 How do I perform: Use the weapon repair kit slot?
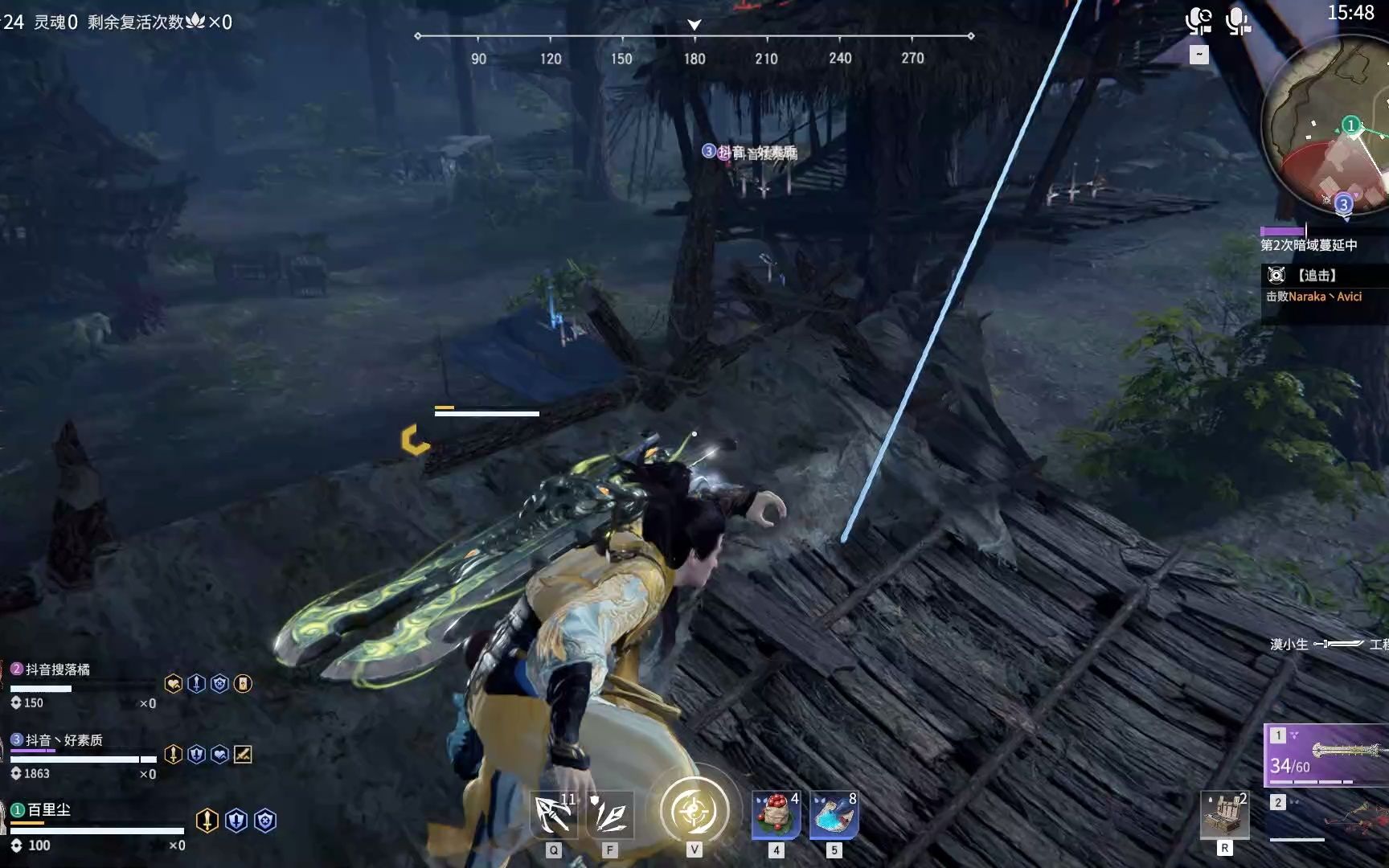pyautogui.click(x=1224, y=815)
